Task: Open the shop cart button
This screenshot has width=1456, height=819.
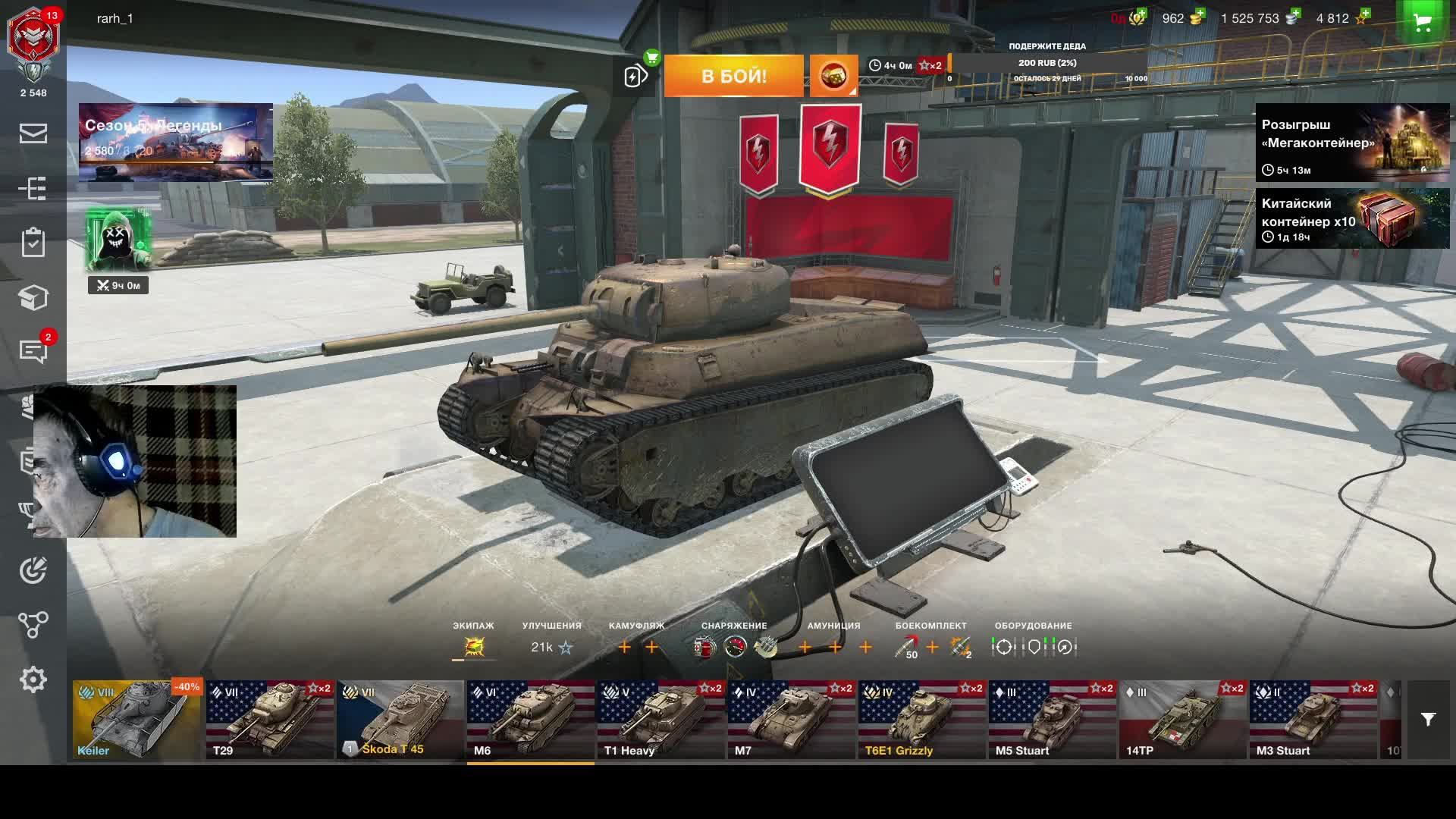Action: tap(1423, 21)
